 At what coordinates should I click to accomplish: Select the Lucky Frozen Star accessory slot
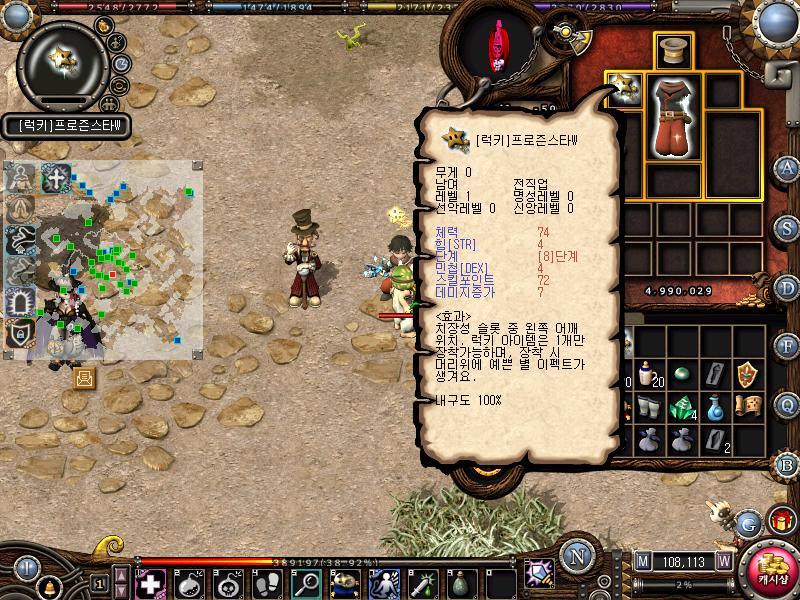[624, 88]
